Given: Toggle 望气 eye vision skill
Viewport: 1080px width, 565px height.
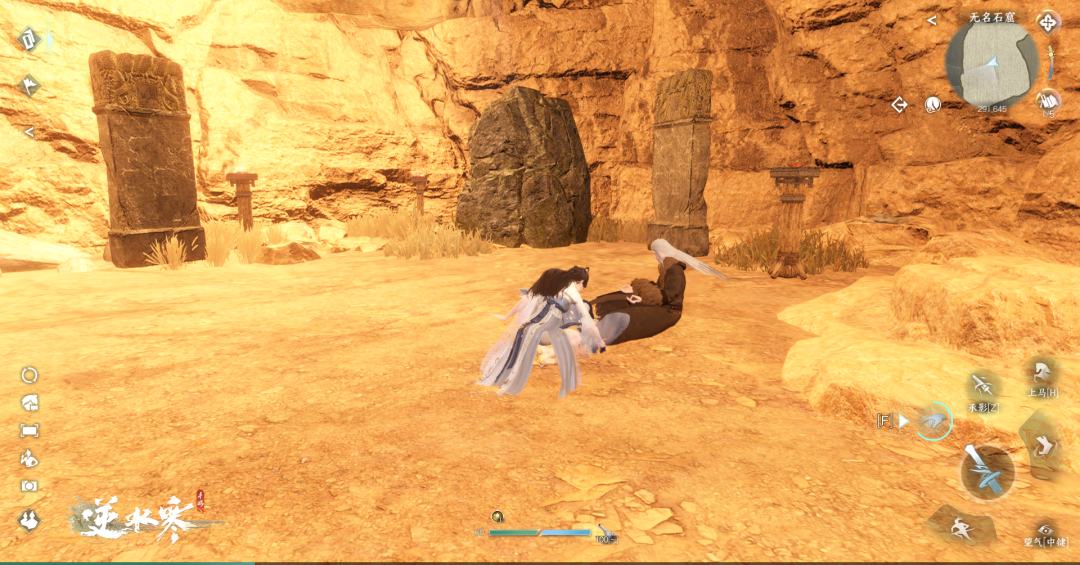Looking at the screenshot, I should [1046, 530].
